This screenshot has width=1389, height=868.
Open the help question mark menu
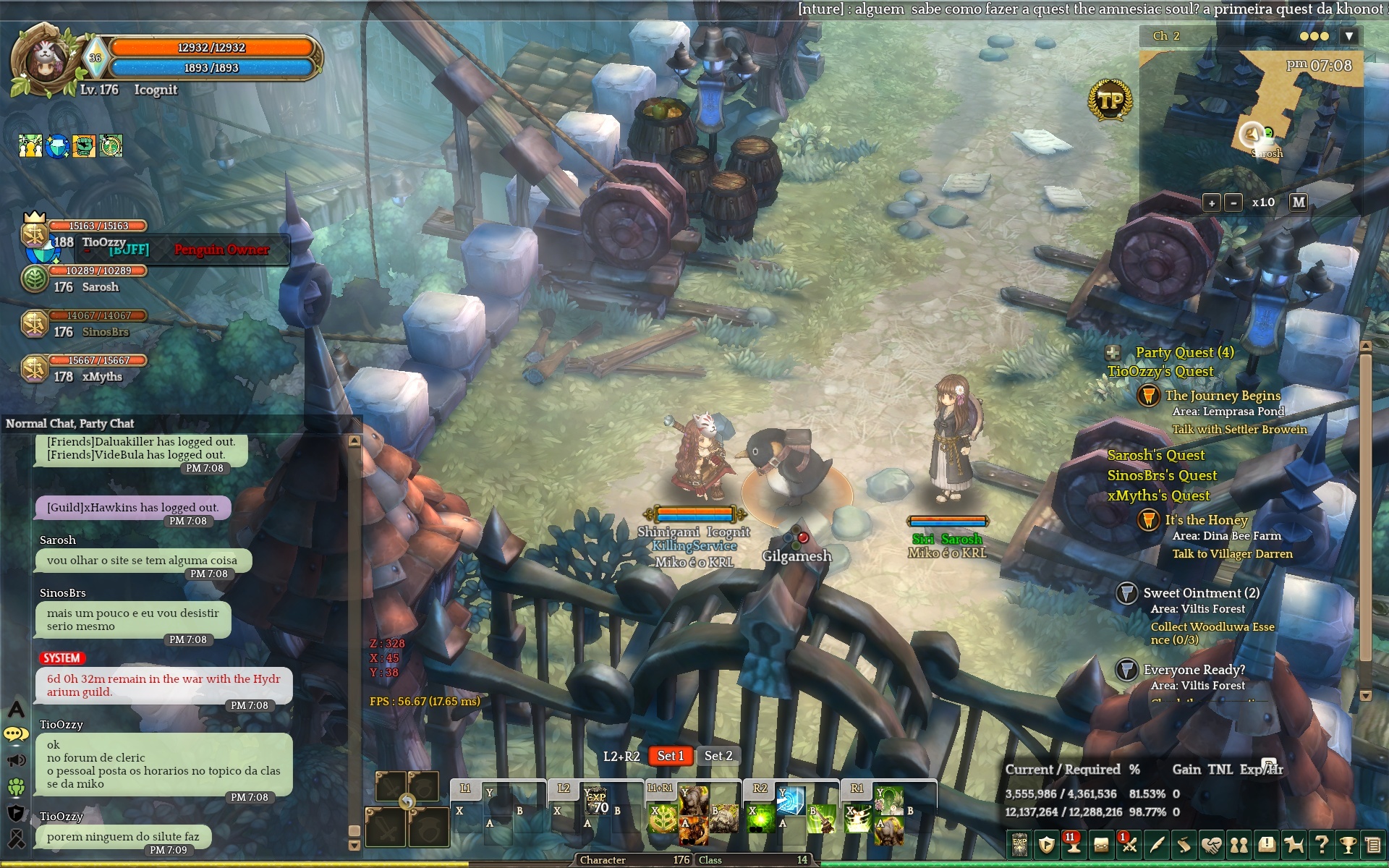tap(1321, 844)
